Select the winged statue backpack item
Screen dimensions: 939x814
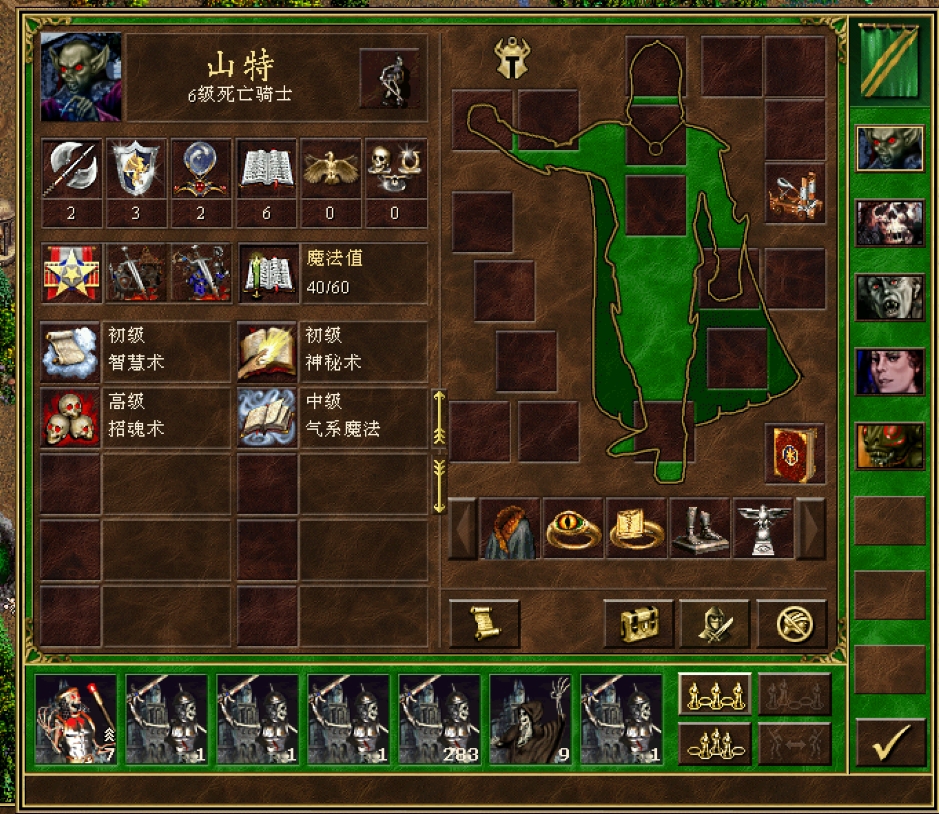(763, 528)
